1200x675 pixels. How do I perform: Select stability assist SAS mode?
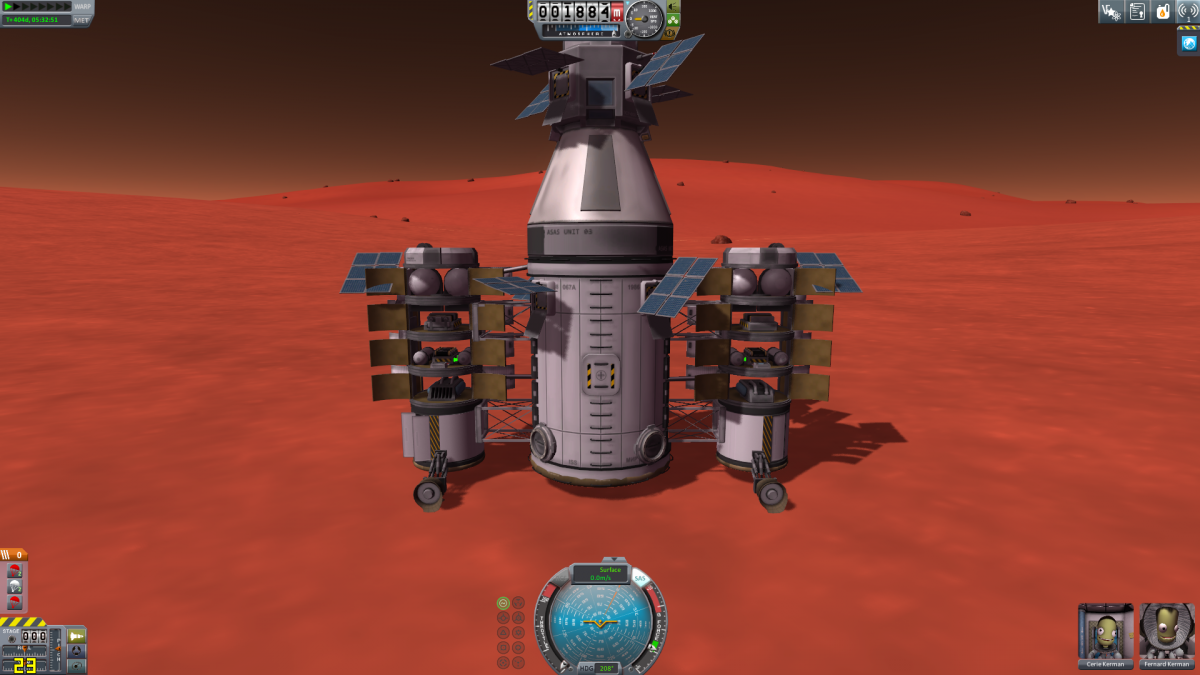click(x=503, y=603)
